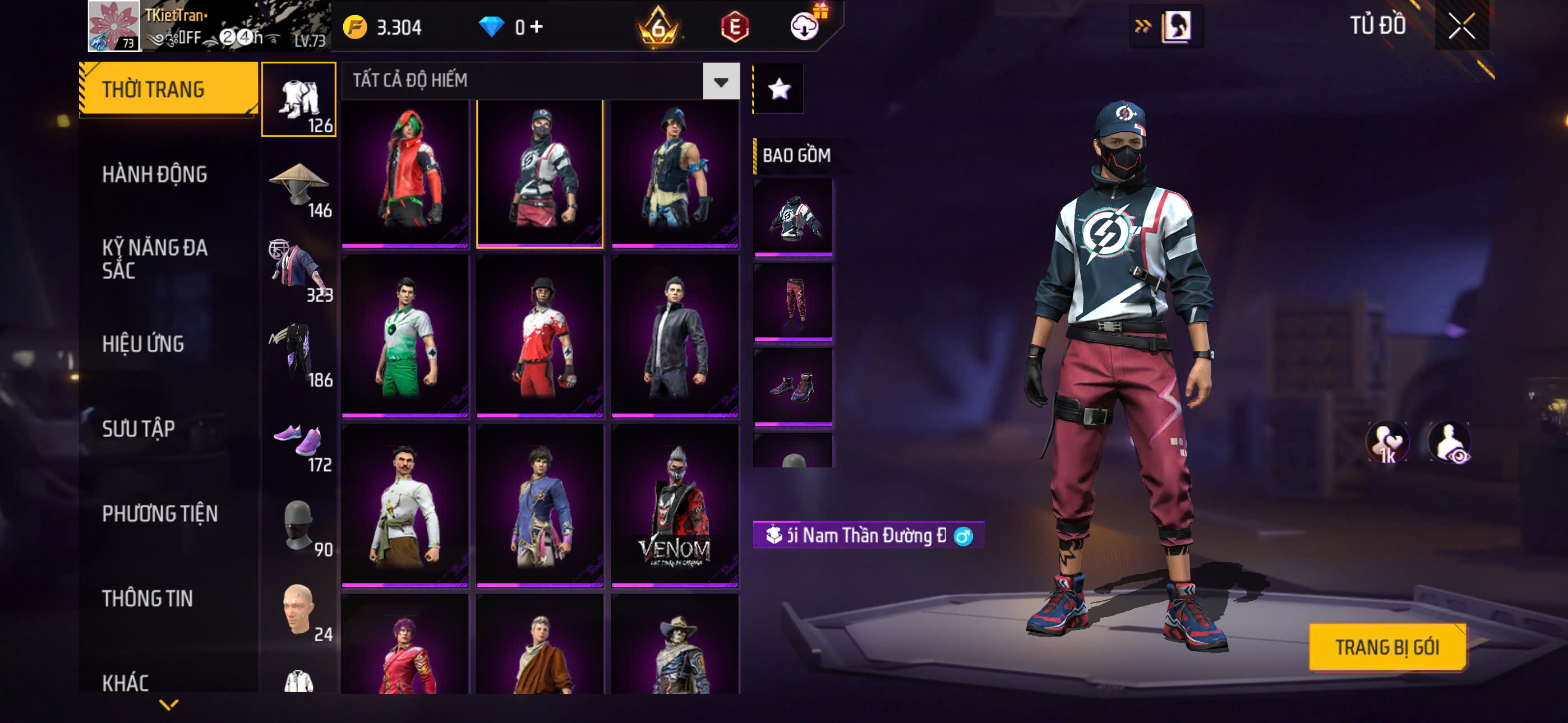
Task: Open the Tất Cả Độ Hiếm rarity dropdown
Action: 721,81
